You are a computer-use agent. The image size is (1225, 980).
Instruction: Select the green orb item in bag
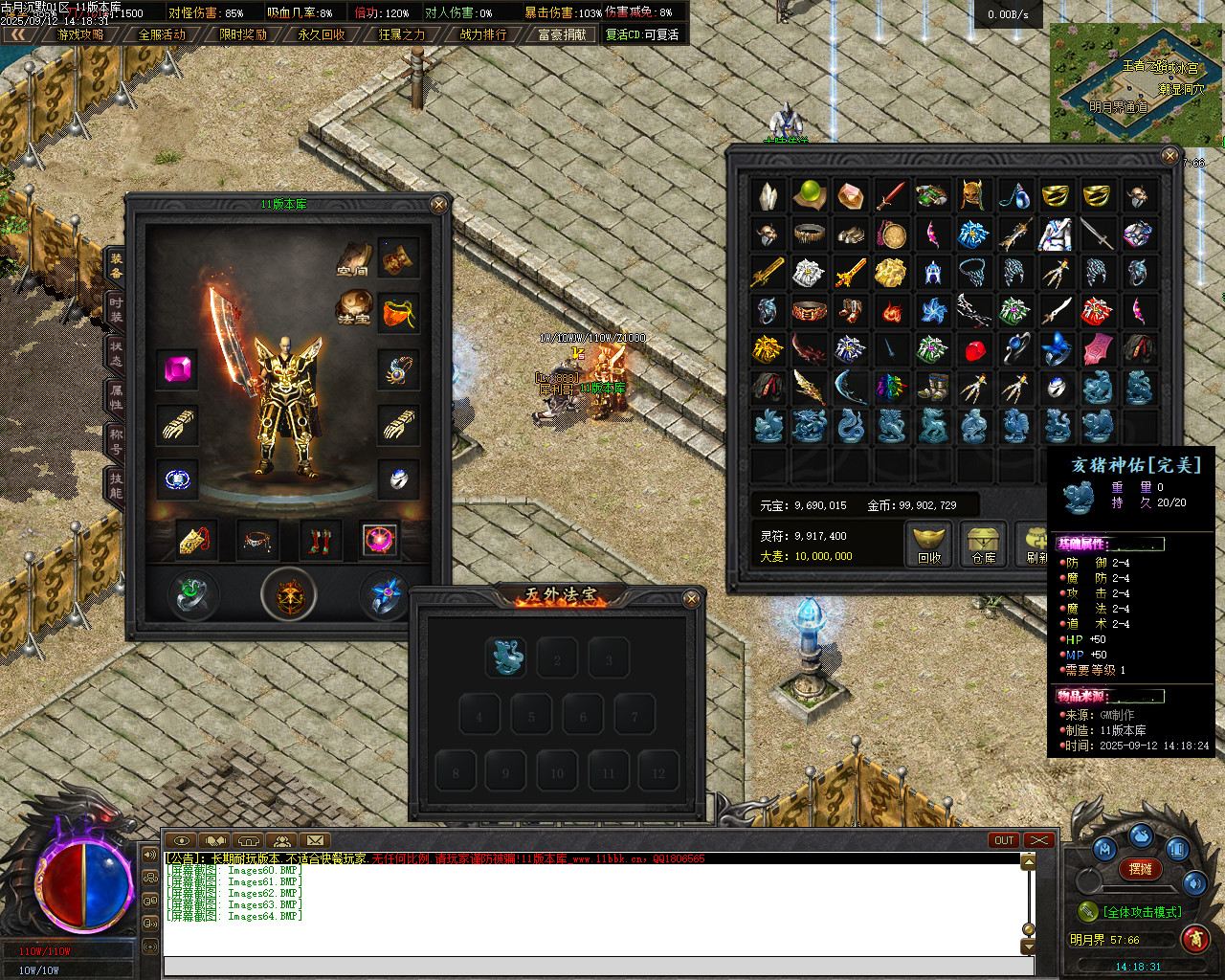click(810, 195)
